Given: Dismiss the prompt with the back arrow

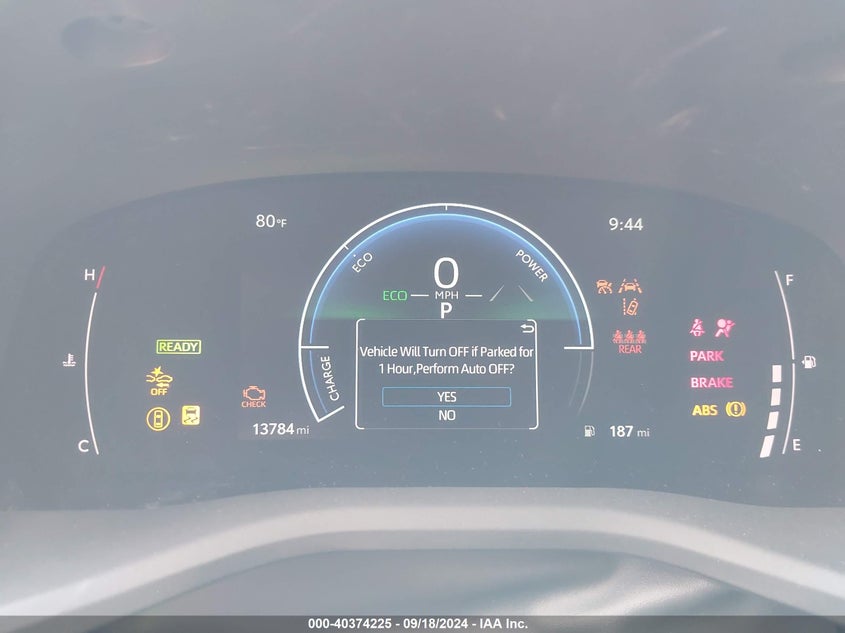Looking at the screenshot, I should point(527,328).
